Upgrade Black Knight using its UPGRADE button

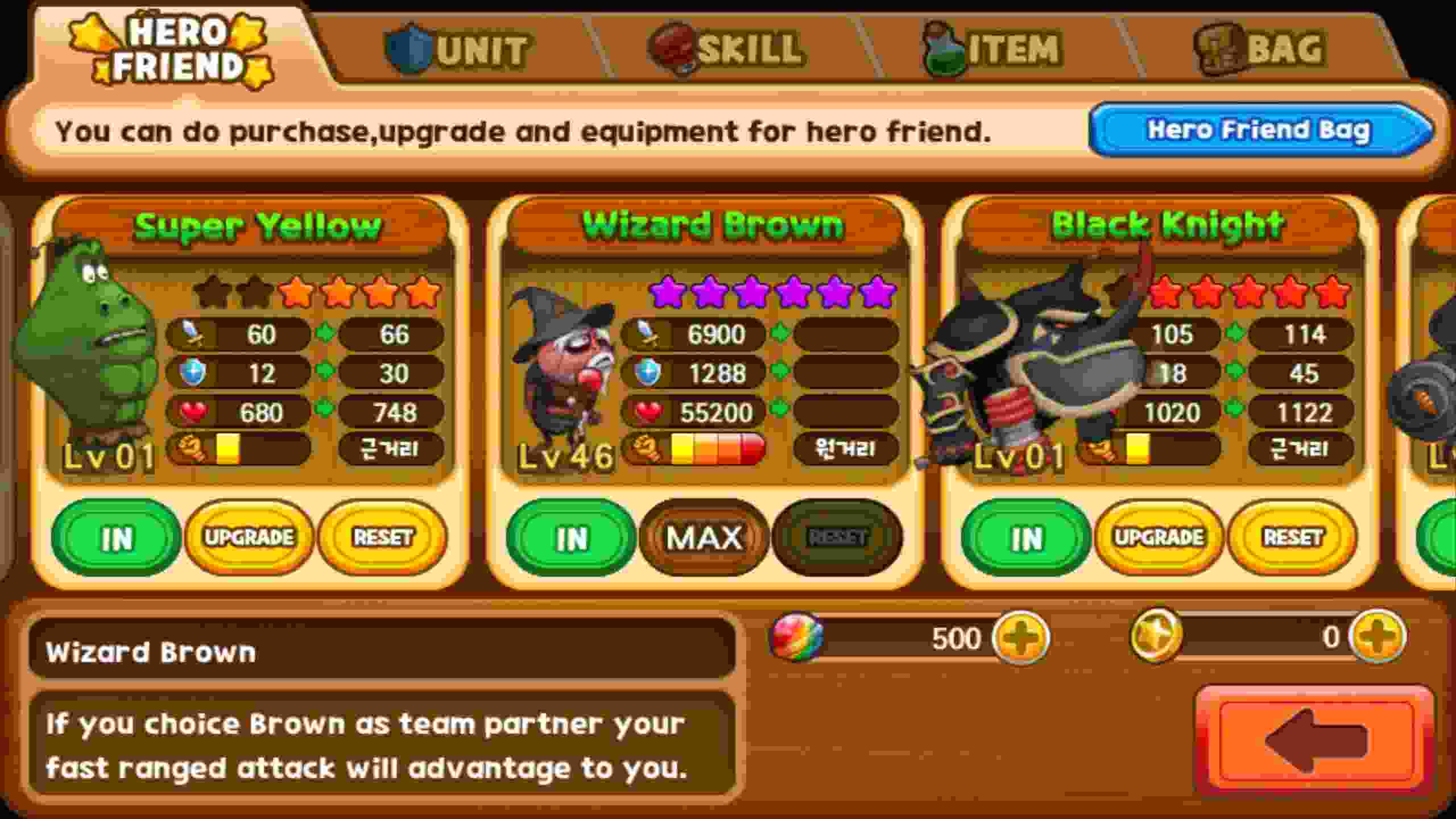tap(1159, 536)
